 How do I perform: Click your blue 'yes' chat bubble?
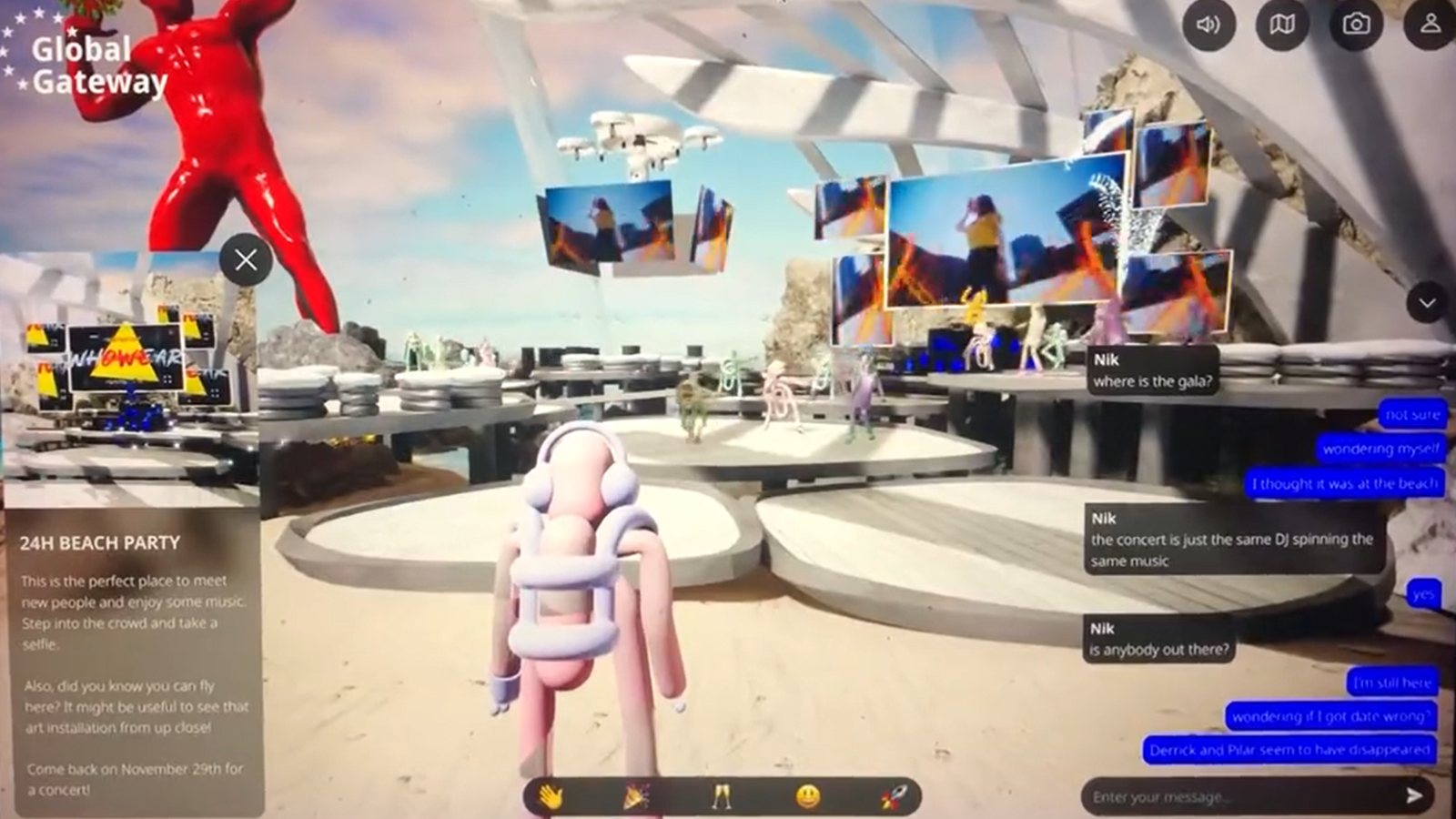[x=1422, y=595]
